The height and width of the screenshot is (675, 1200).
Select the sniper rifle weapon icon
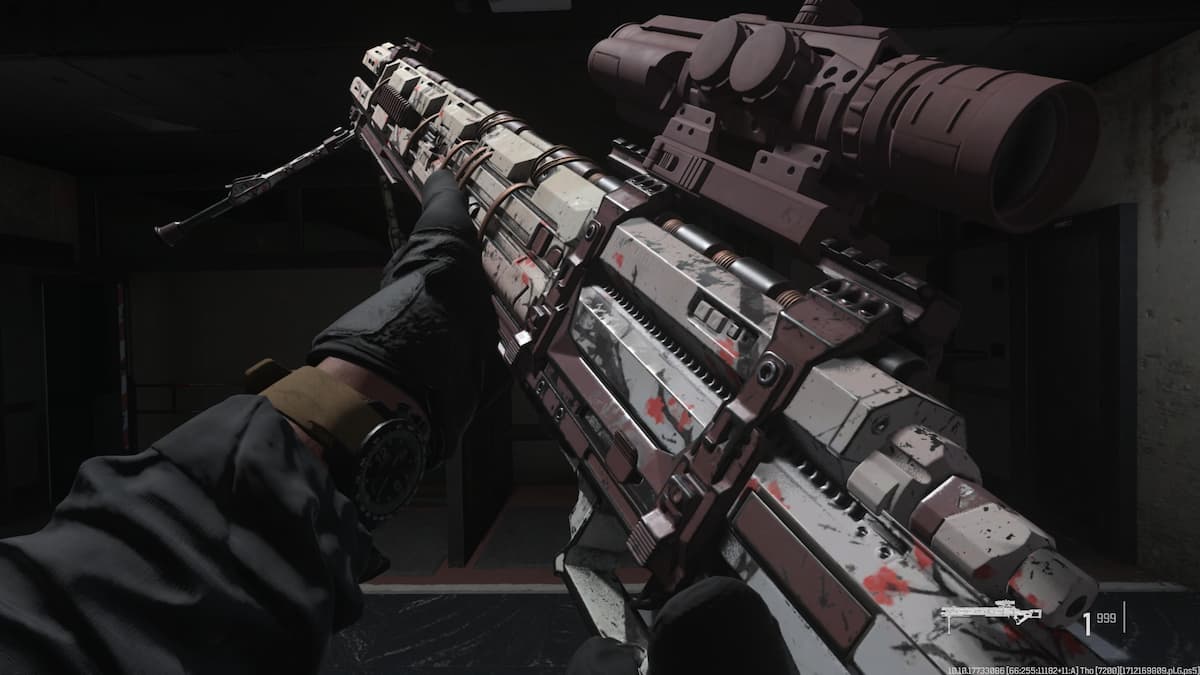click(991, 616)
